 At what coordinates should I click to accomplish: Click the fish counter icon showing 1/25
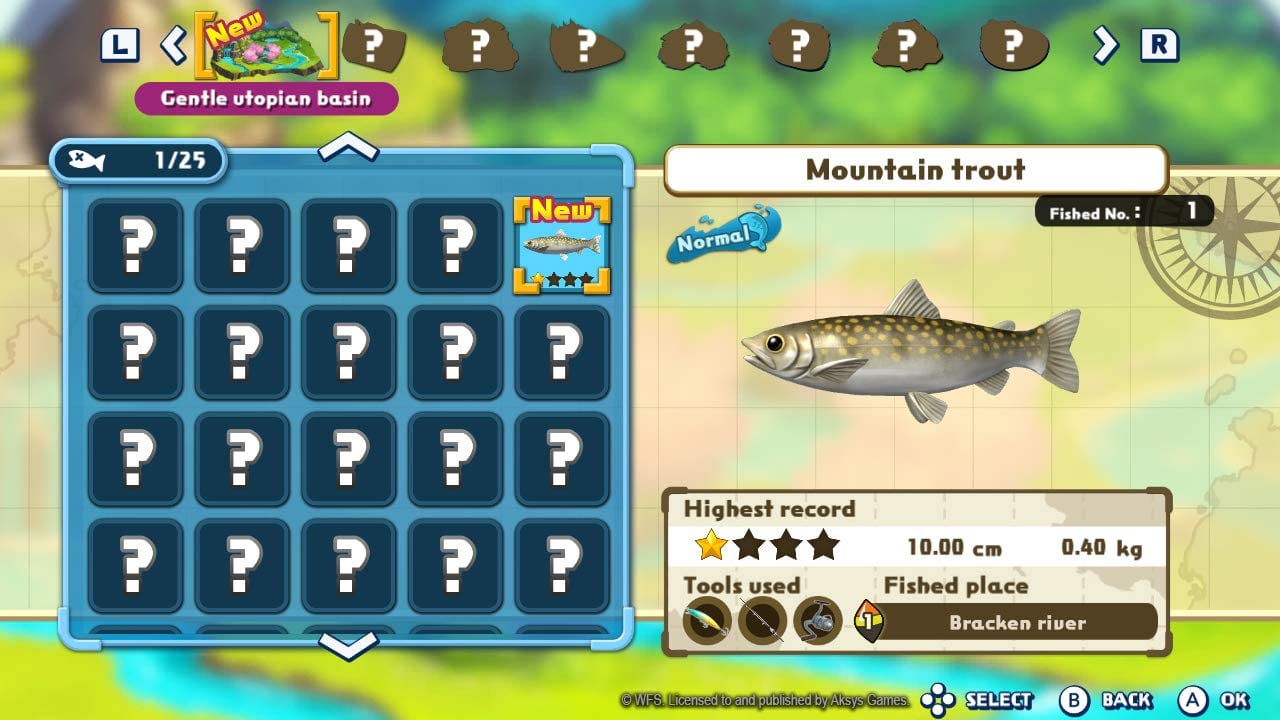(137, 160)
